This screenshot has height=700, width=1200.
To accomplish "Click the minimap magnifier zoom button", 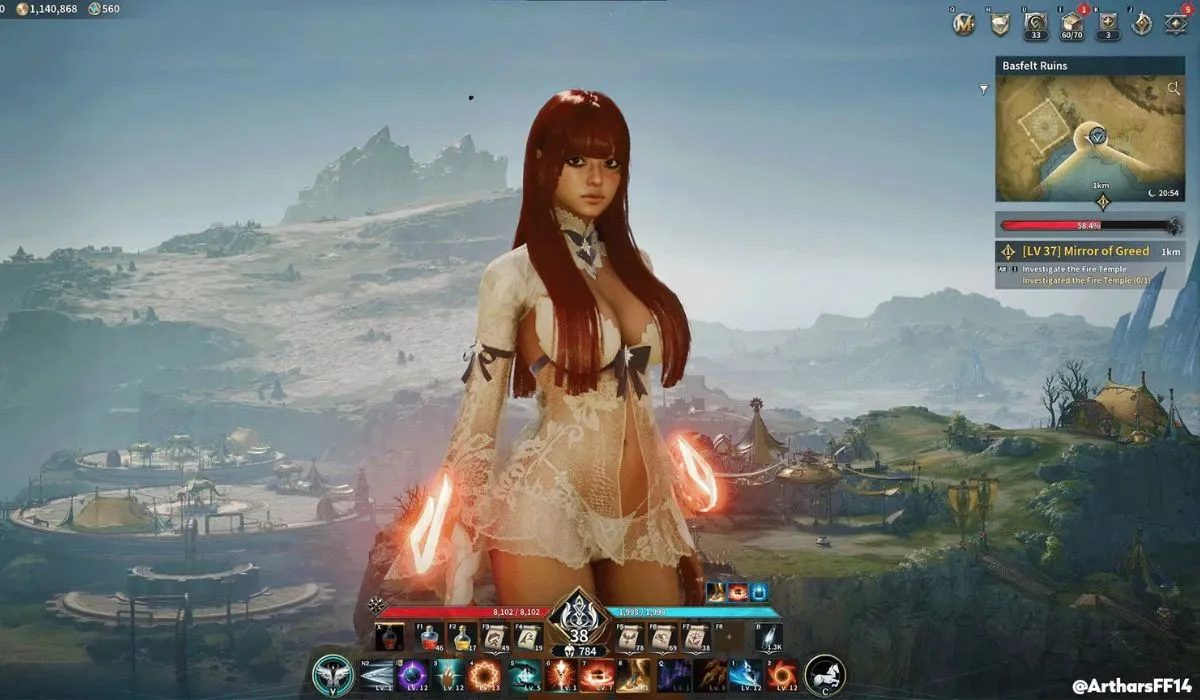I will (x=1174, y=89).
